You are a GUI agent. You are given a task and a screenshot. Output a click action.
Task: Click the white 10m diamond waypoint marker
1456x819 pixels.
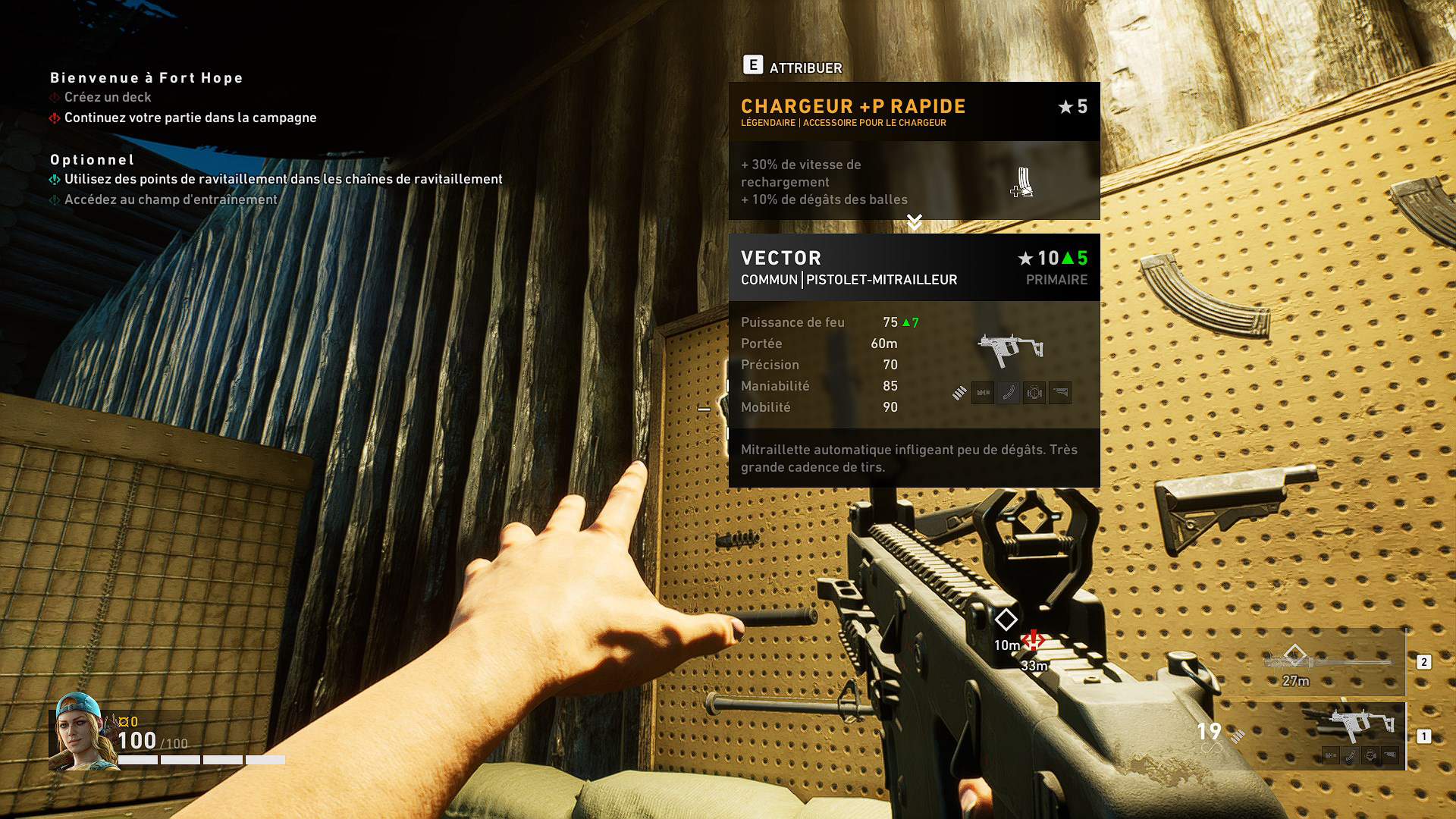point(1006,620)
